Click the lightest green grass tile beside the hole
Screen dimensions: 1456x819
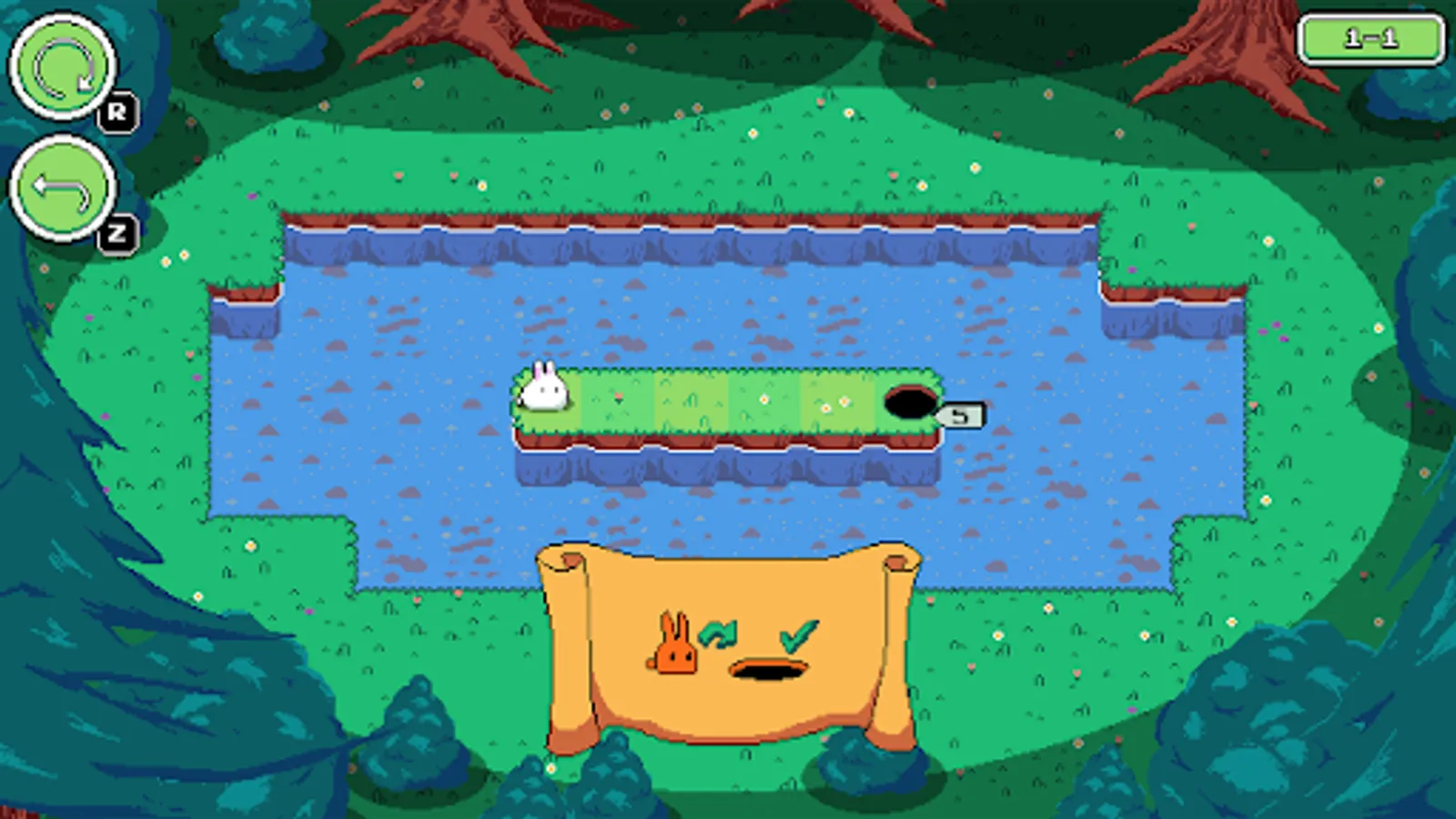[x=837, y=400]
